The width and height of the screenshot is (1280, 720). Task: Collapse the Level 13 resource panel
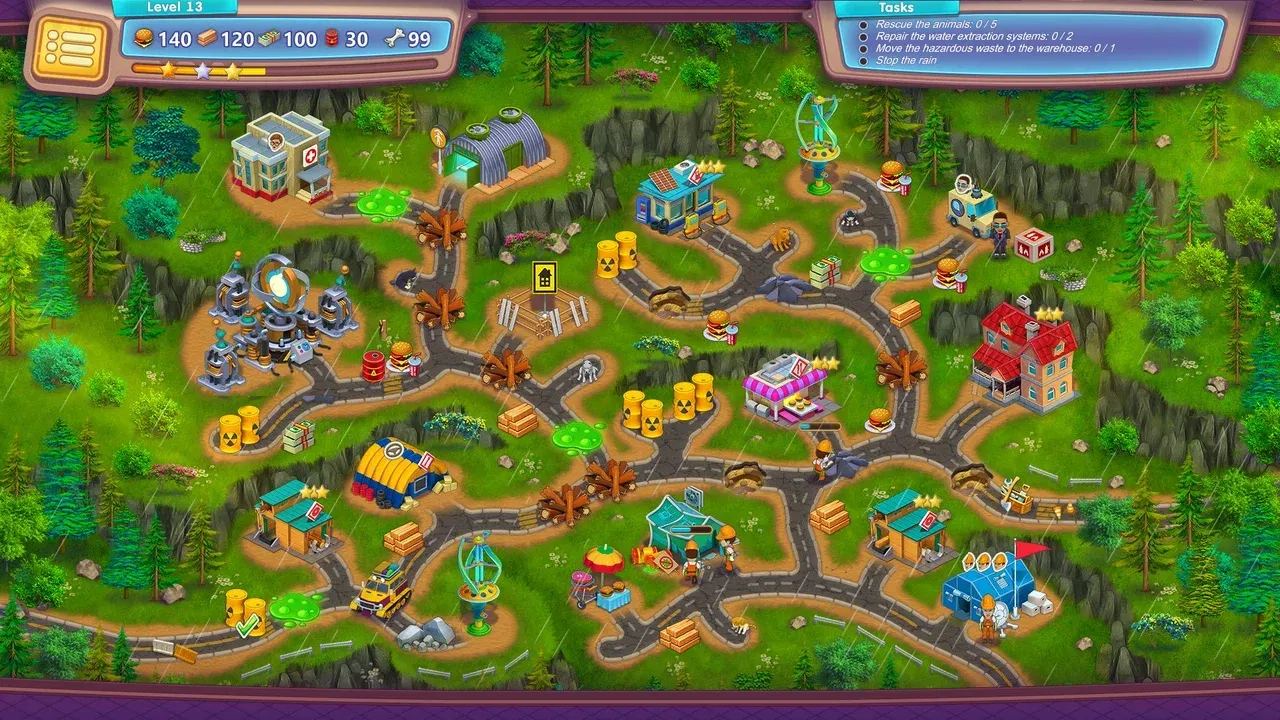[176, 6]
